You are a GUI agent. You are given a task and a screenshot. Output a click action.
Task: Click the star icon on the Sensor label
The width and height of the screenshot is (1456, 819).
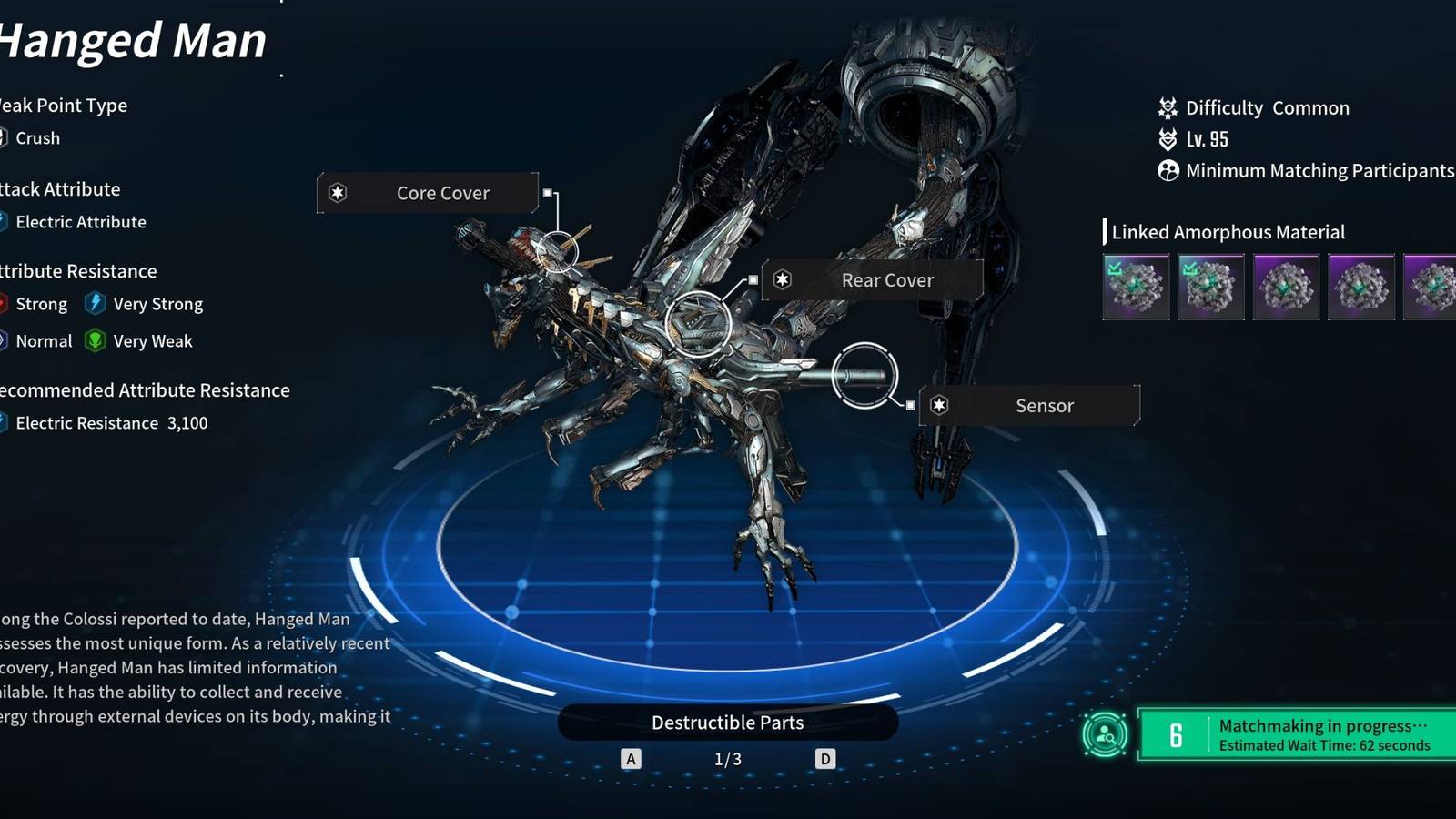[937, 406]
